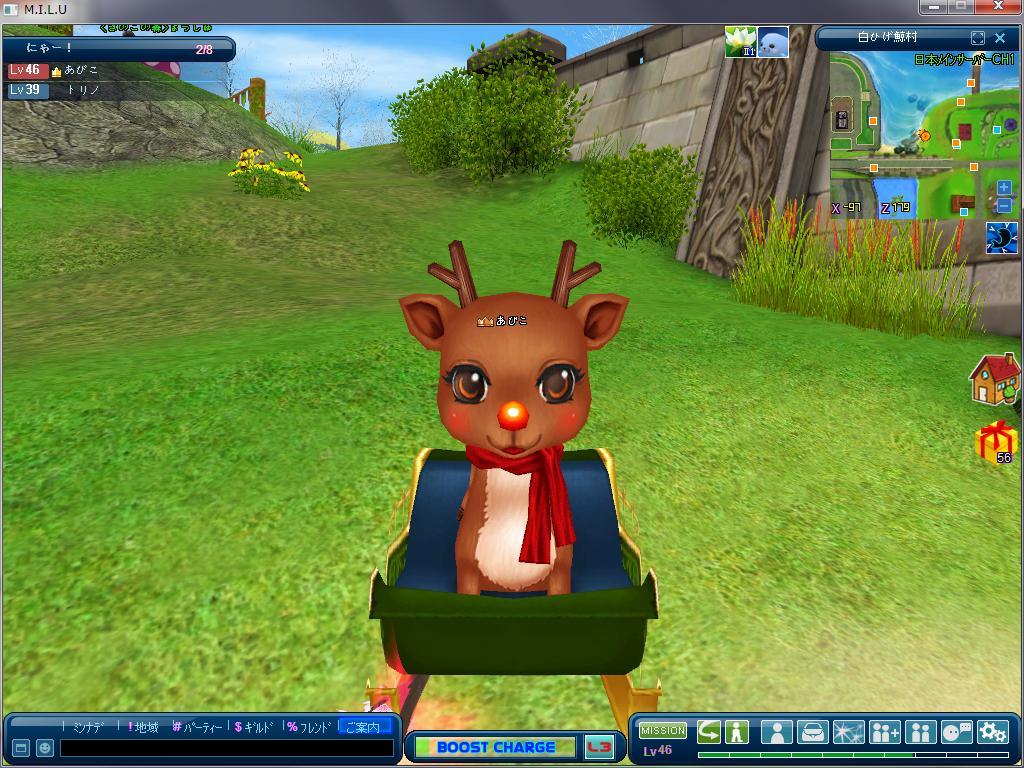
Task: Select the フレンド chat tab
Action: point(309,727)
